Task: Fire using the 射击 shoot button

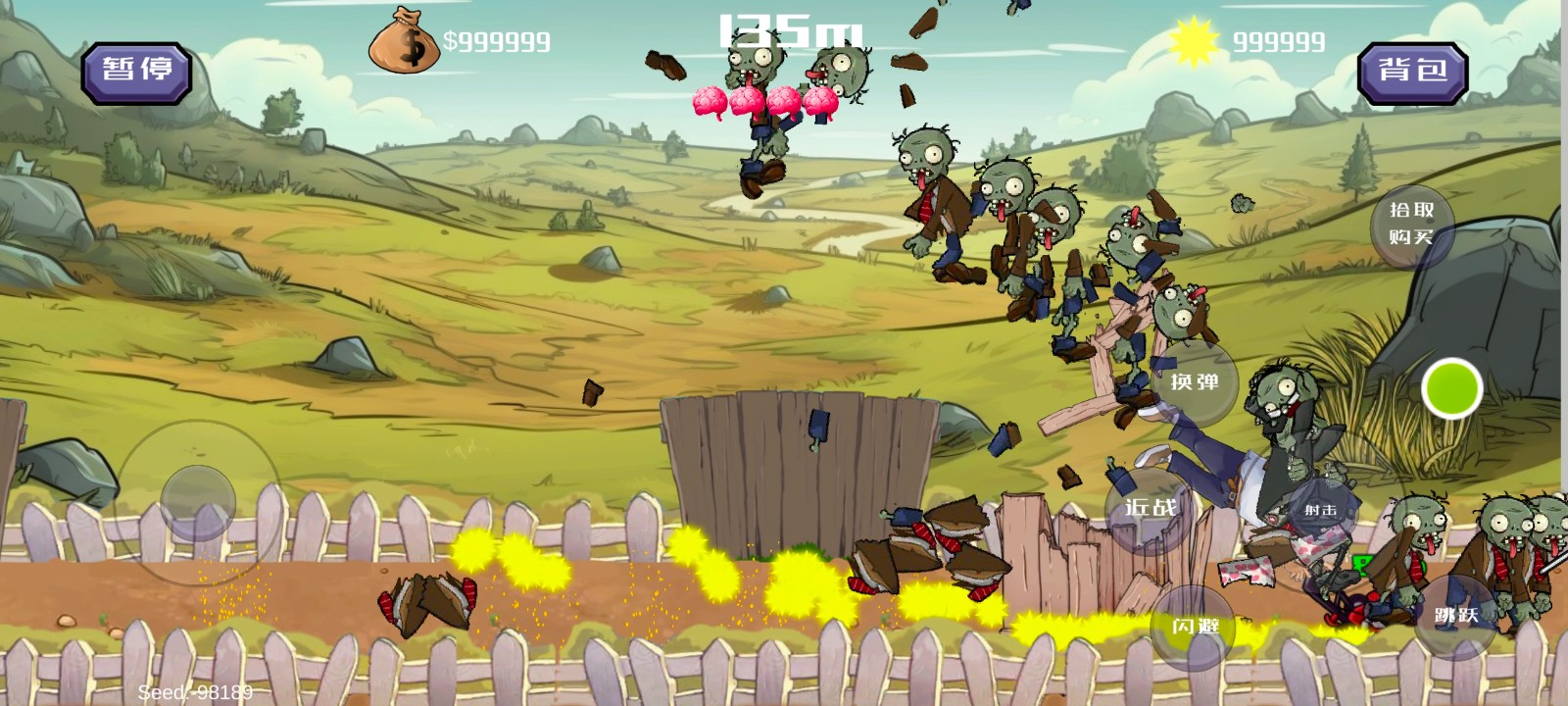Action: (1320, 510)
